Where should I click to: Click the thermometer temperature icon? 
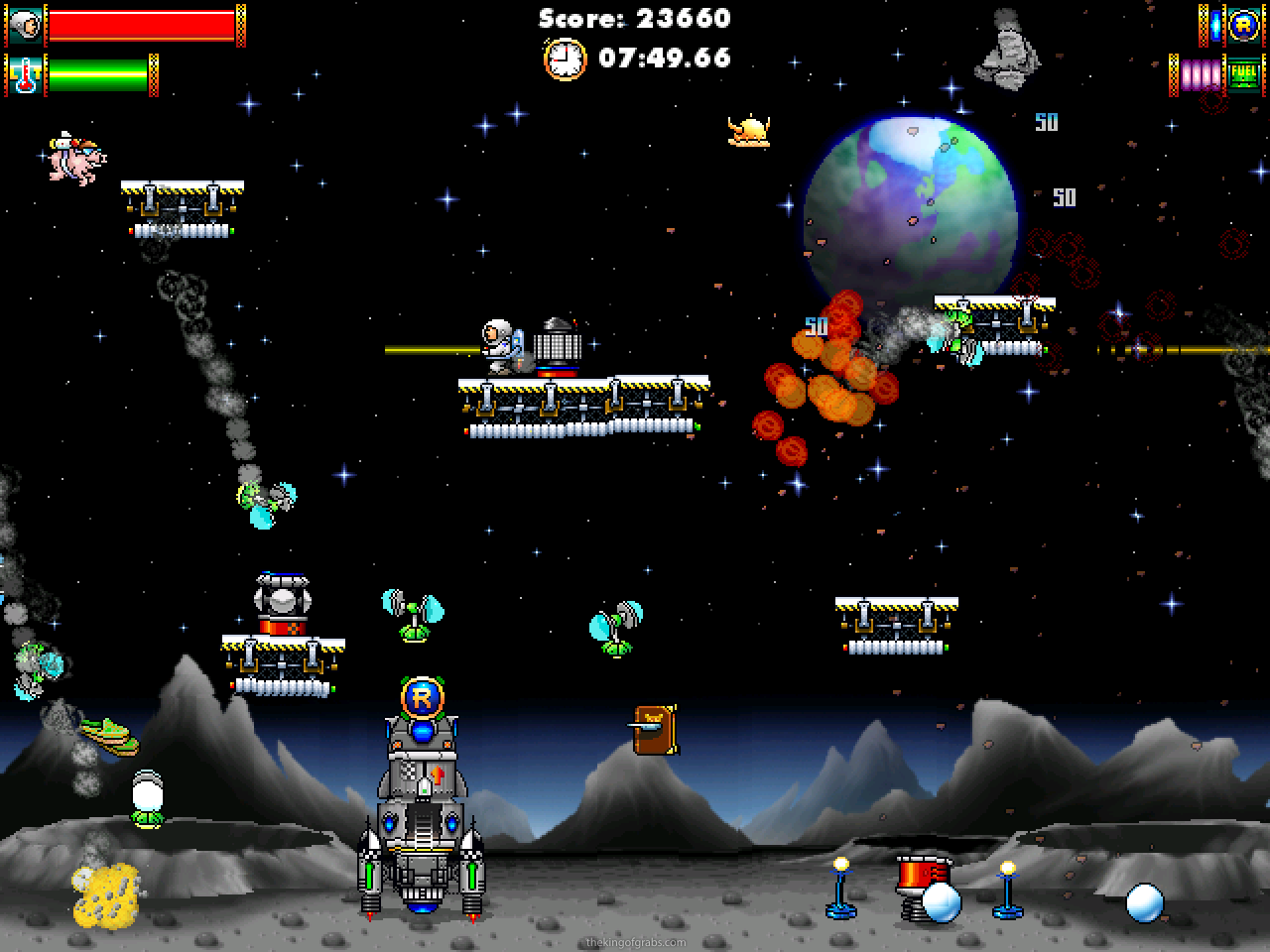(x=25, y=75)
